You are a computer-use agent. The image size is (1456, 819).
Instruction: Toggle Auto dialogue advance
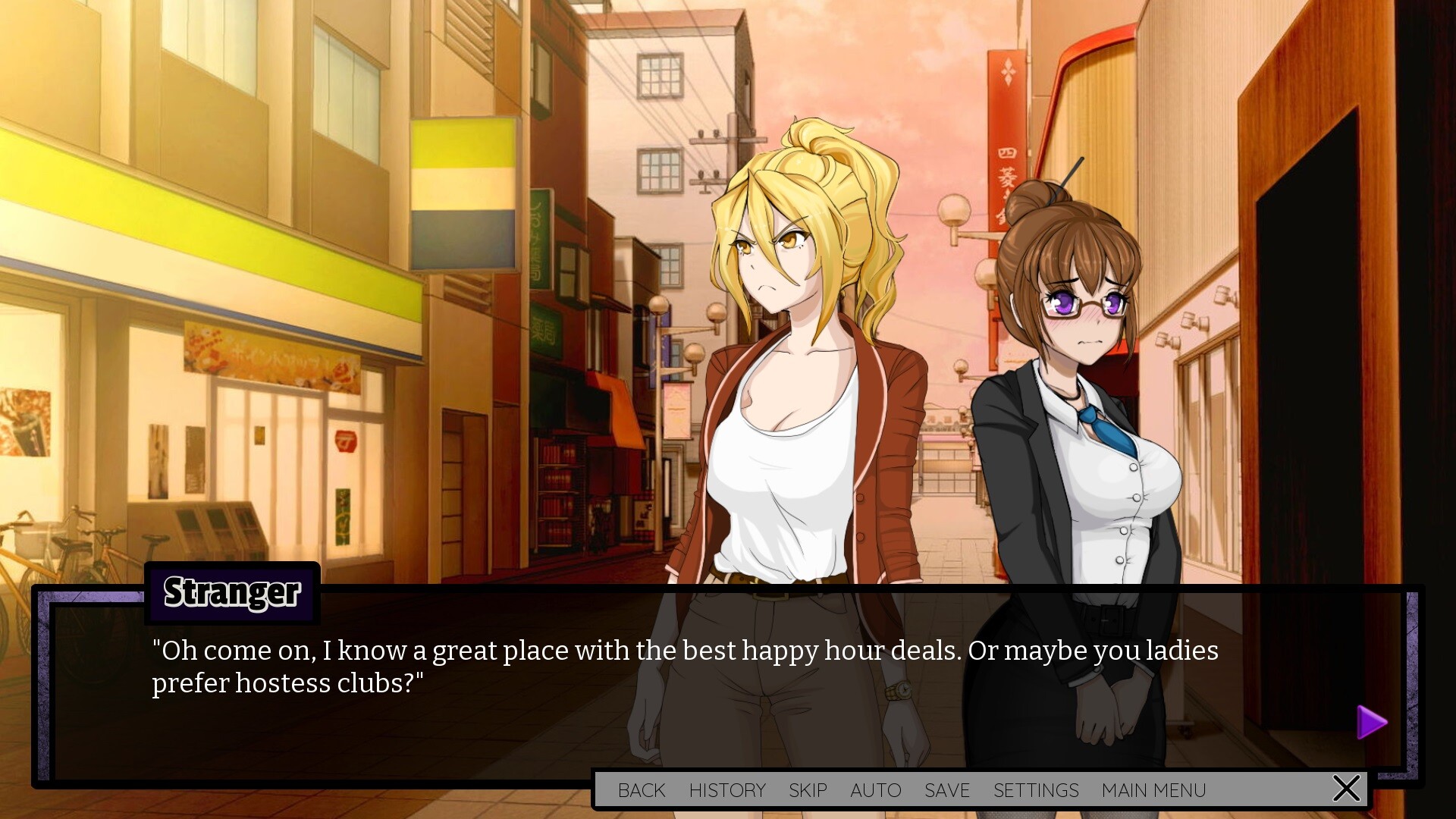tap(876, 790)
